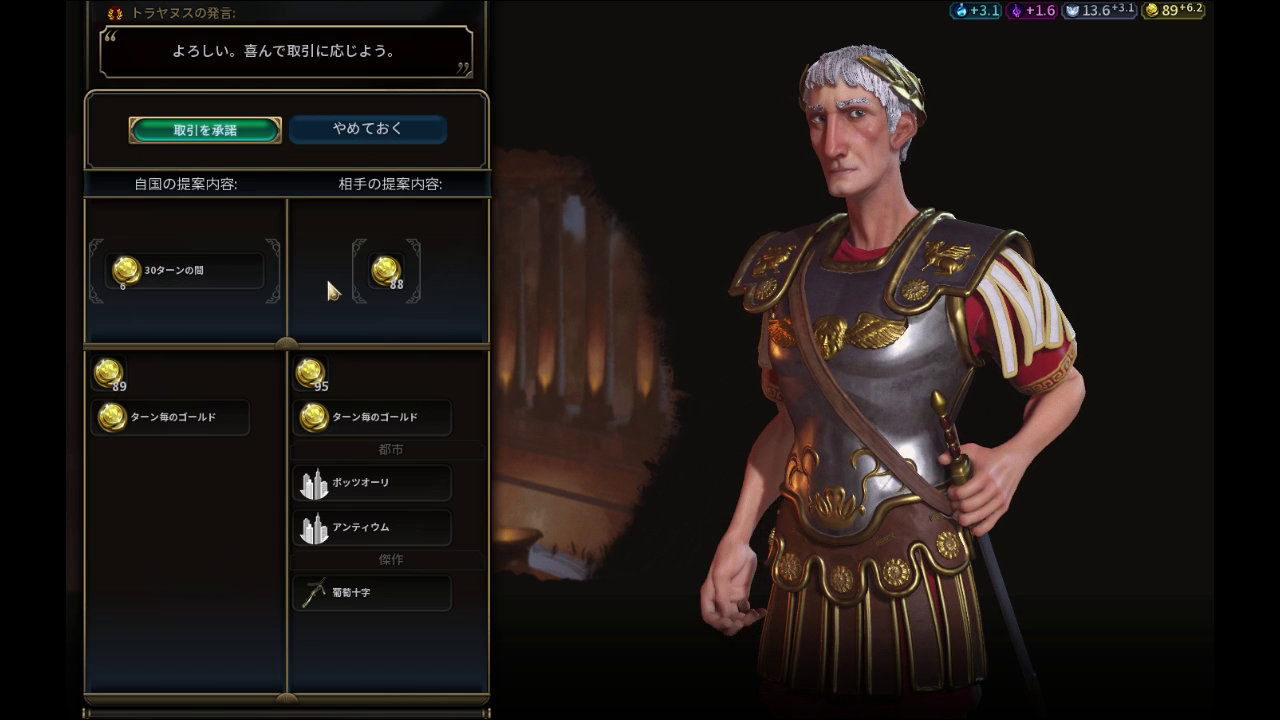The width and height of the screenshot is (1280, 720).
Task: Request the city ポッツオーリ
Action: 372,483
